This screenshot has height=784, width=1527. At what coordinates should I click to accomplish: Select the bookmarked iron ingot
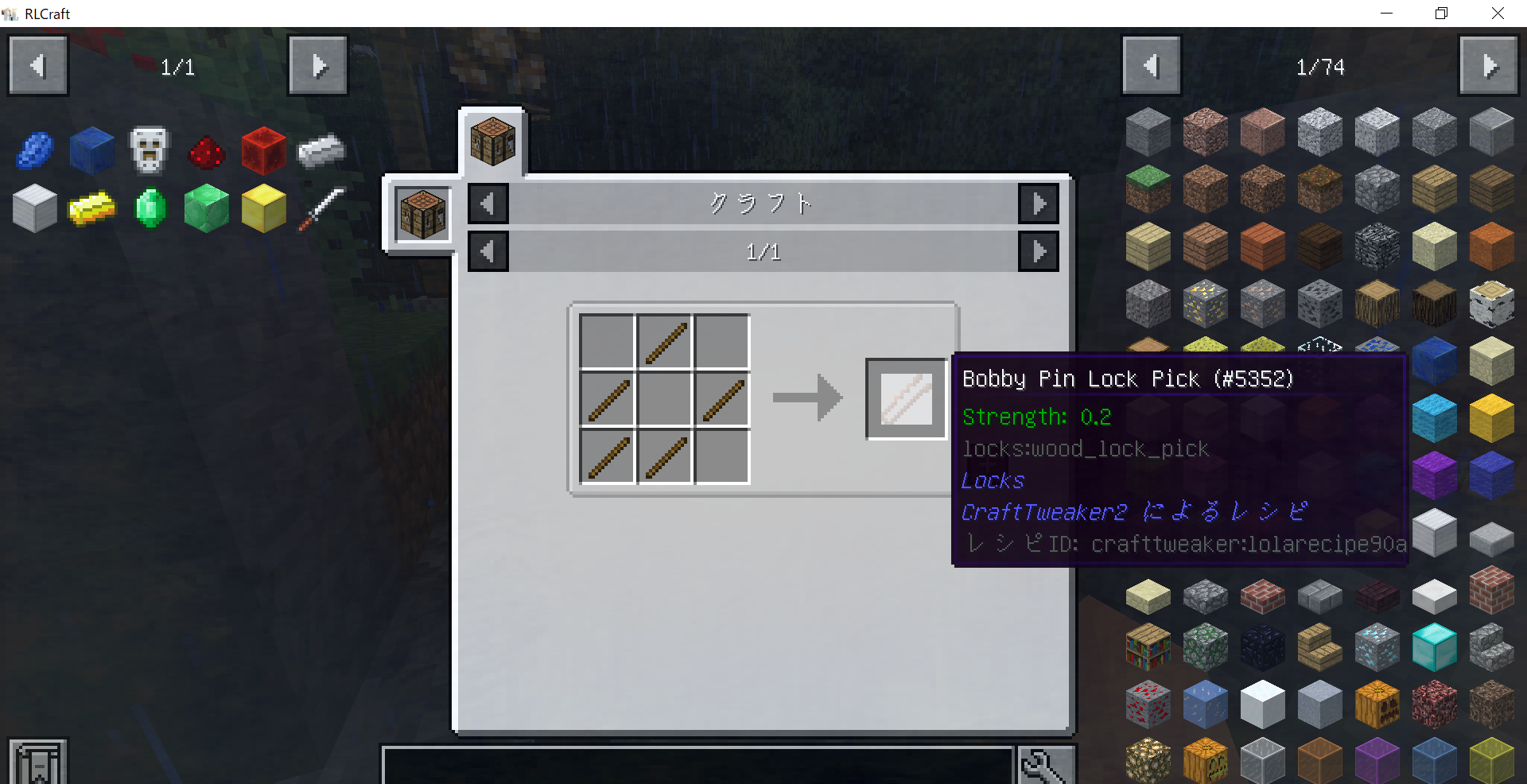pyautogui.click(x=321, y=150)
